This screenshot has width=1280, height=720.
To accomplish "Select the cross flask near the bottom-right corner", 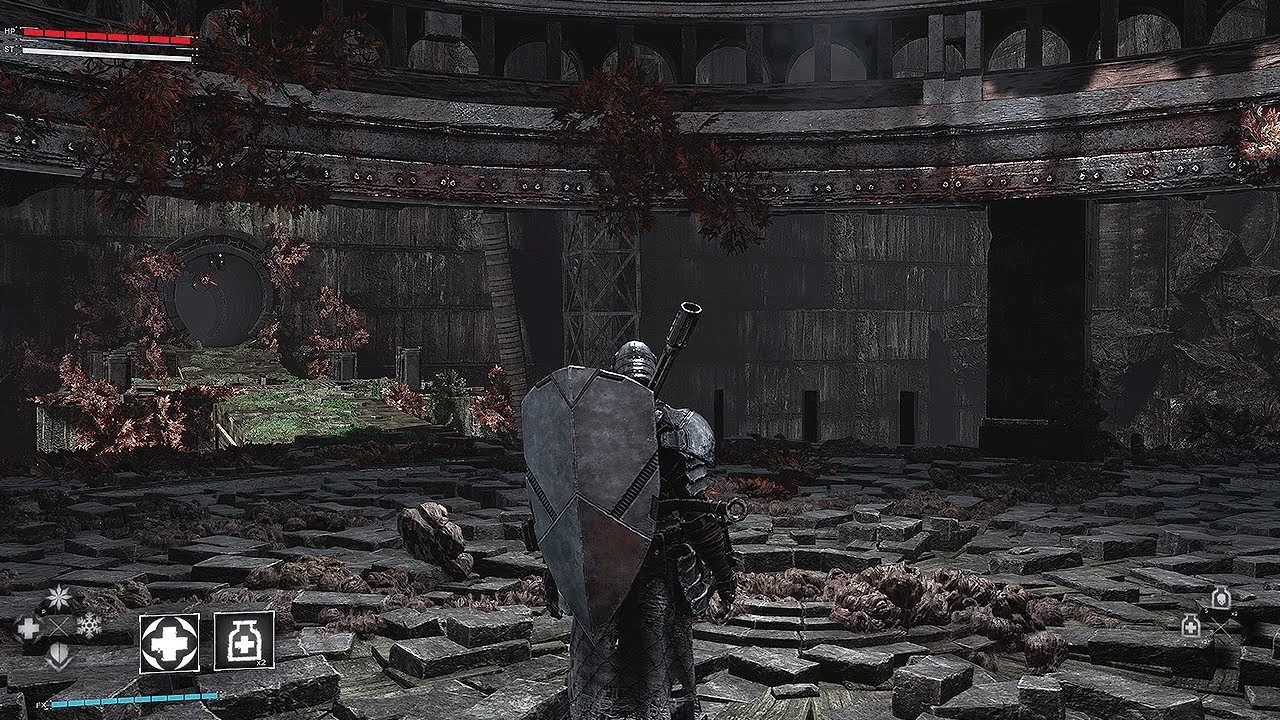I will pos(1191,626).
